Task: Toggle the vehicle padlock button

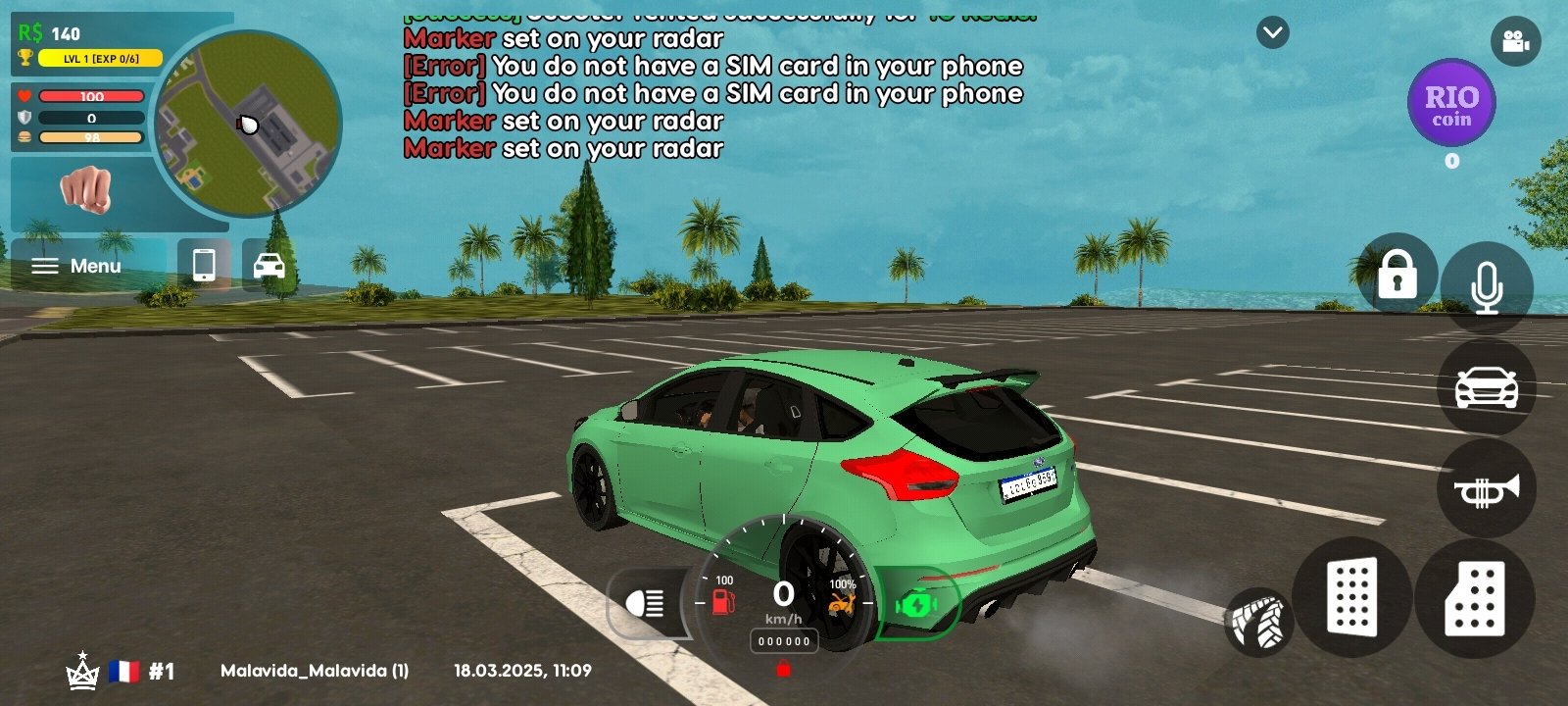Action: tap(1396, 274)
